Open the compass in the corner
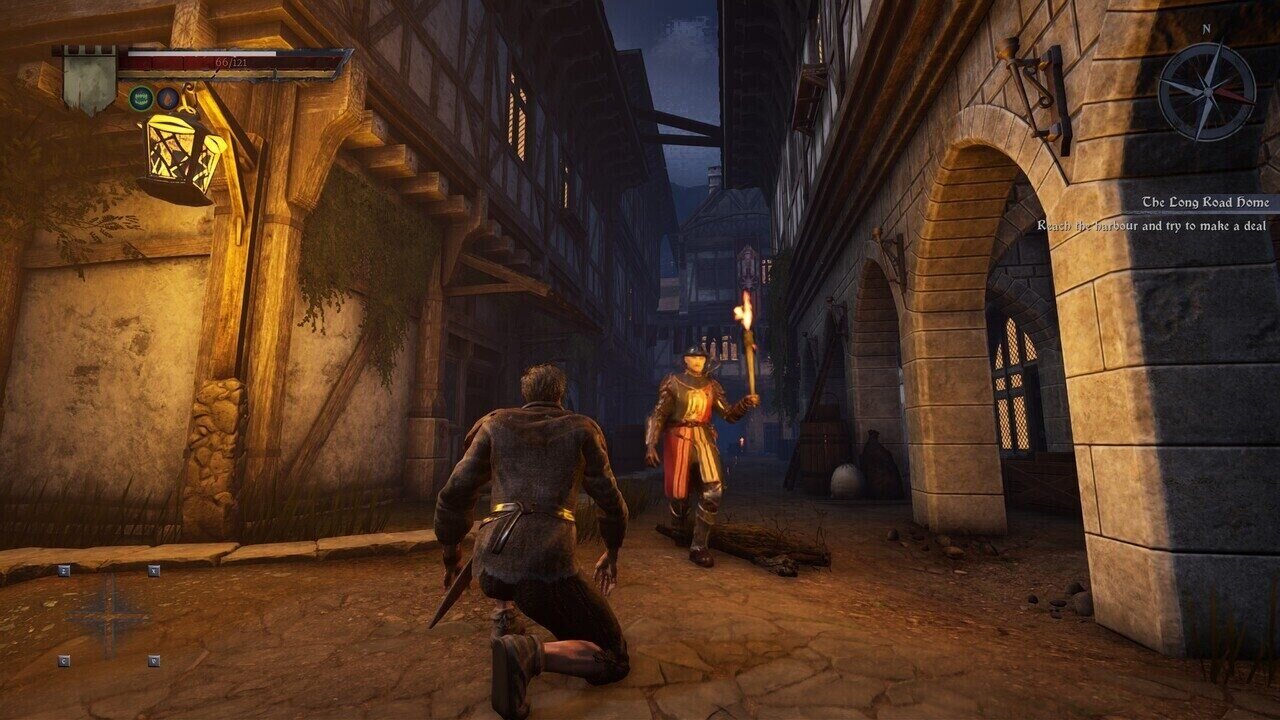1280x720 pixels. (x=1206, y=91)
